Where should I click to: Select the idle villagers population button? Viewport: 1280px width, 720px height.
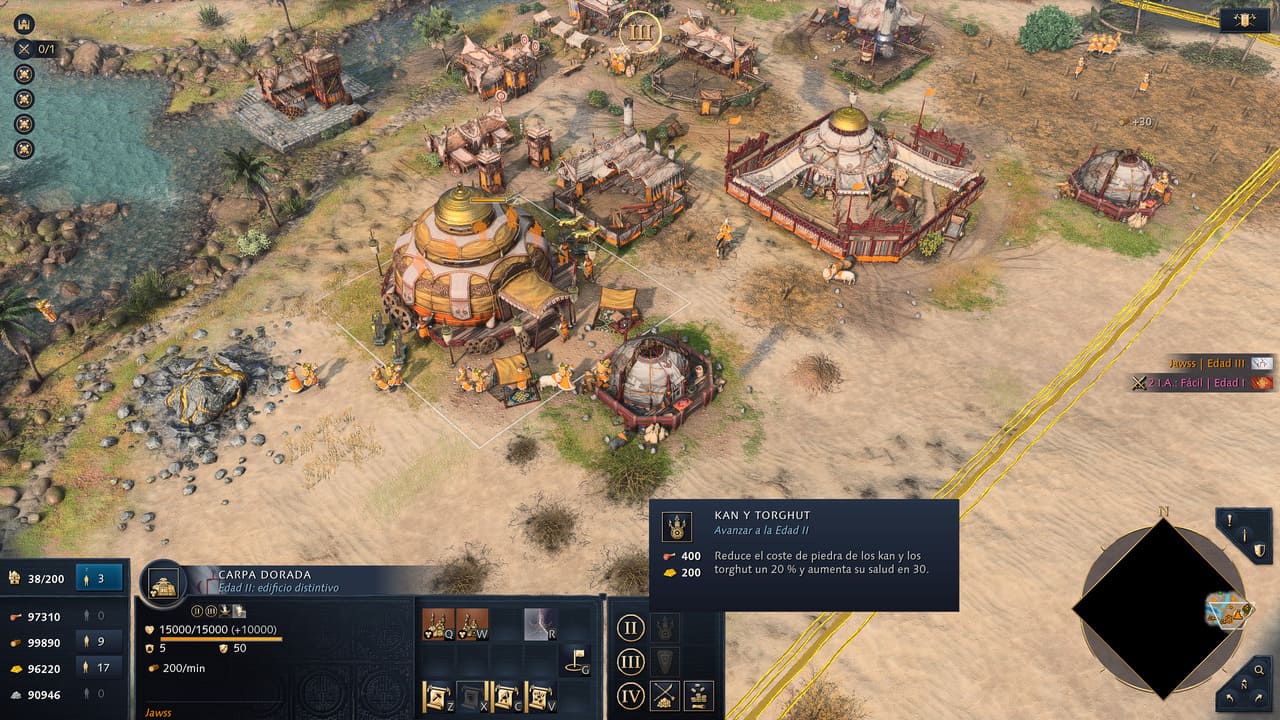(x=99, y=577)
